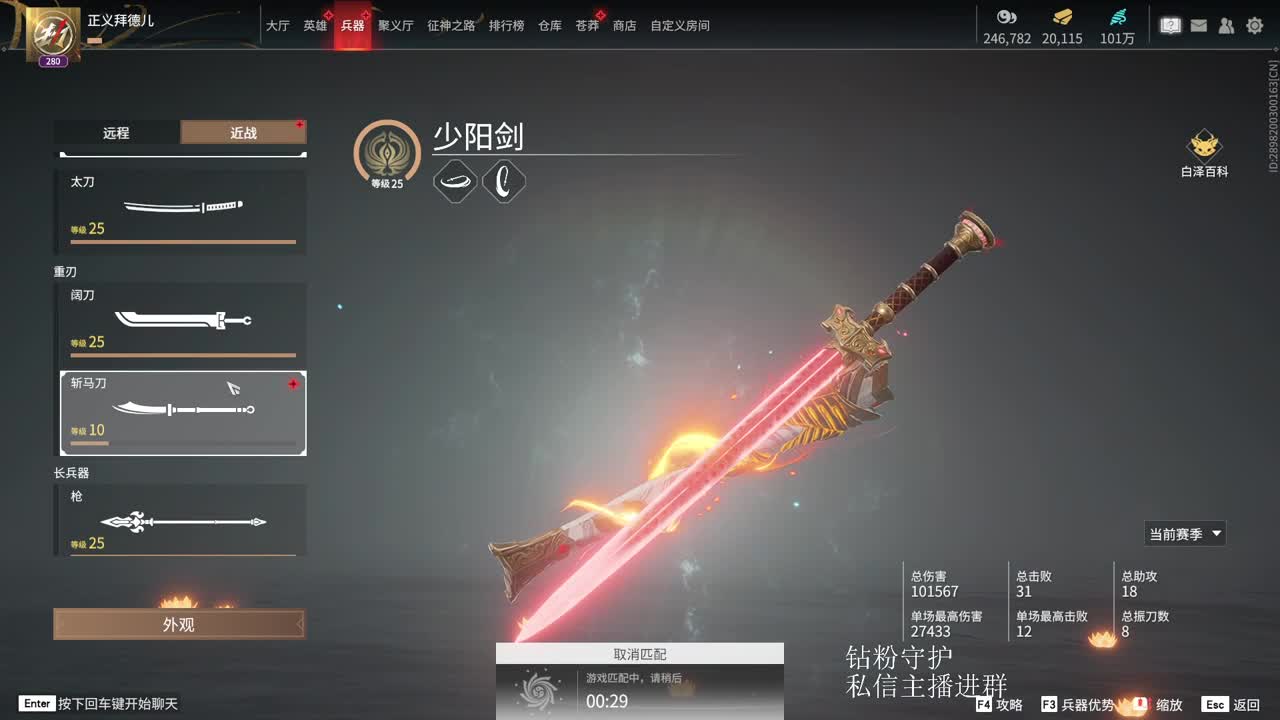Click the coins currency icon
Viewport: 1280px width, 720px height.
point(1006,17)
